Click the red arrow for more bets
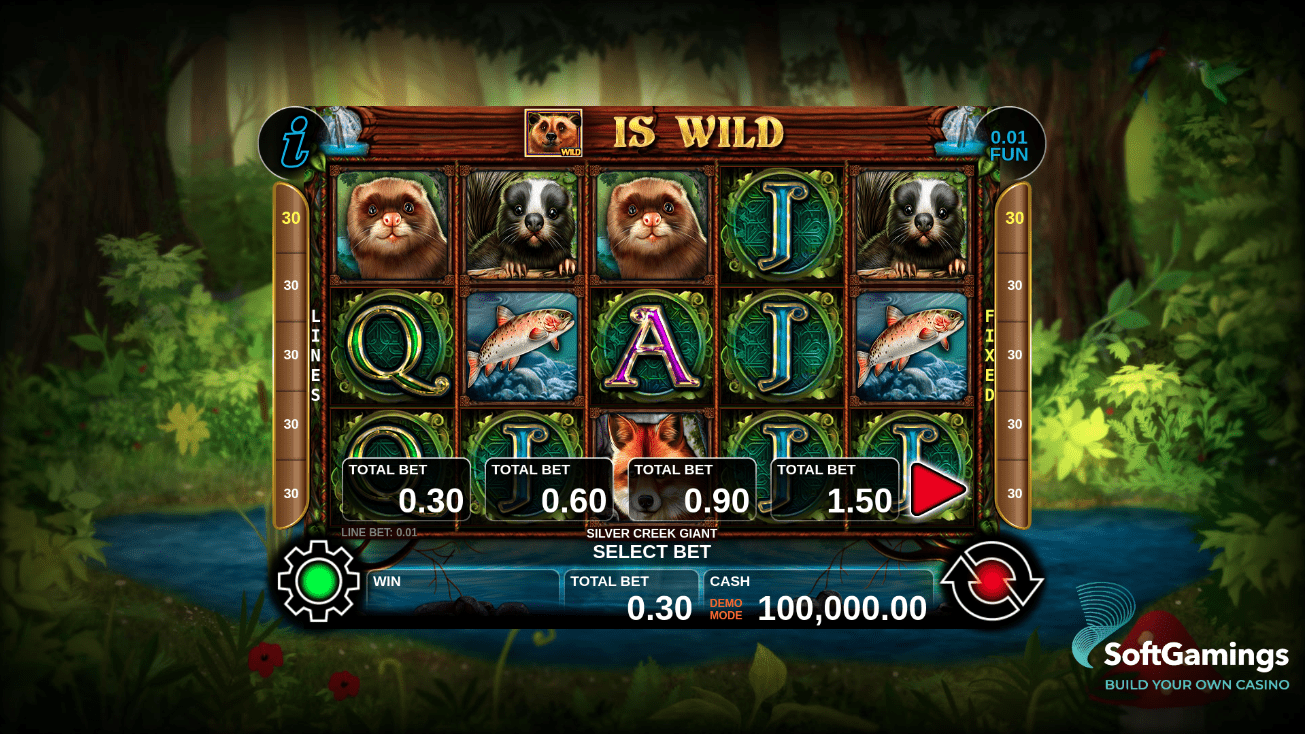Screen dimensions: 1305x734 click(x=937, y=490)
